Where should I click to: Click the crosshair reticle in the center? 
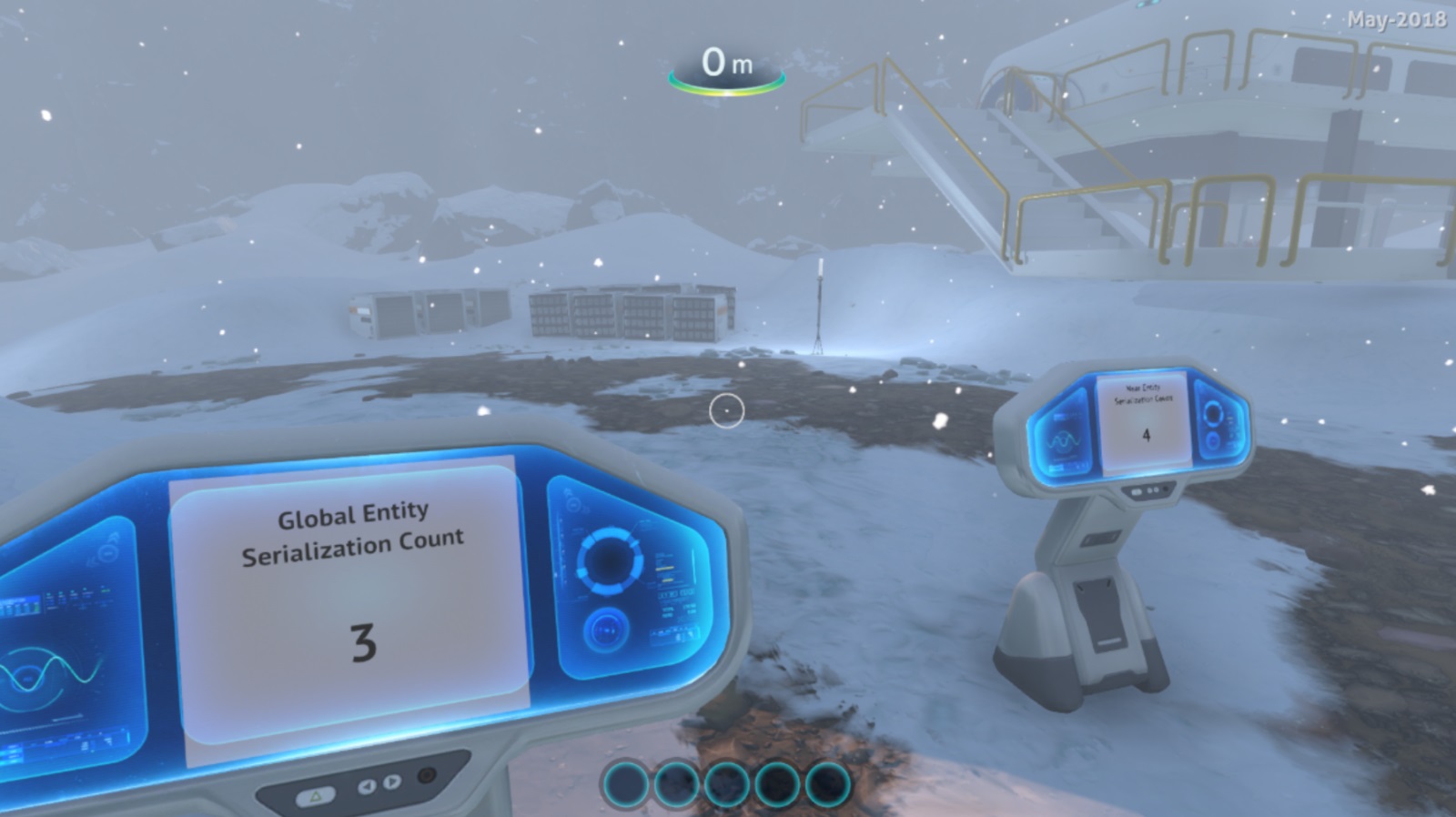[726, 412]
